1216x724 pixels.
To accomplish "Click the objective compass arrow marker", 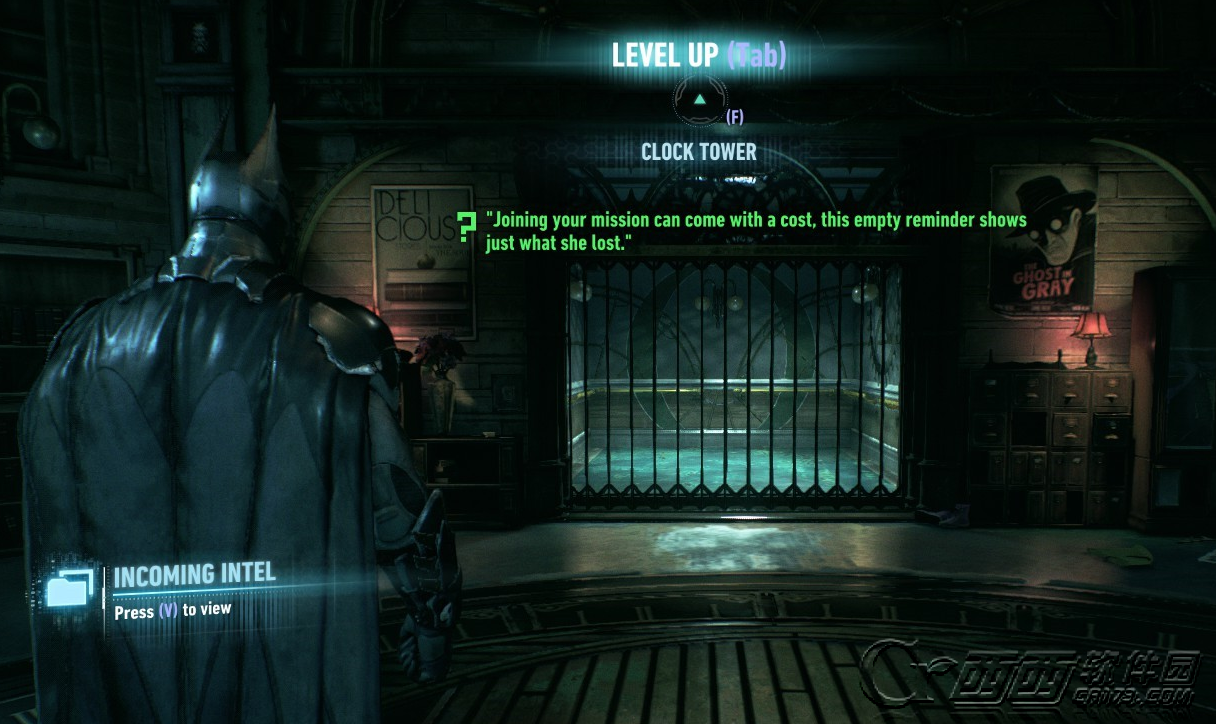I will 700,100.
